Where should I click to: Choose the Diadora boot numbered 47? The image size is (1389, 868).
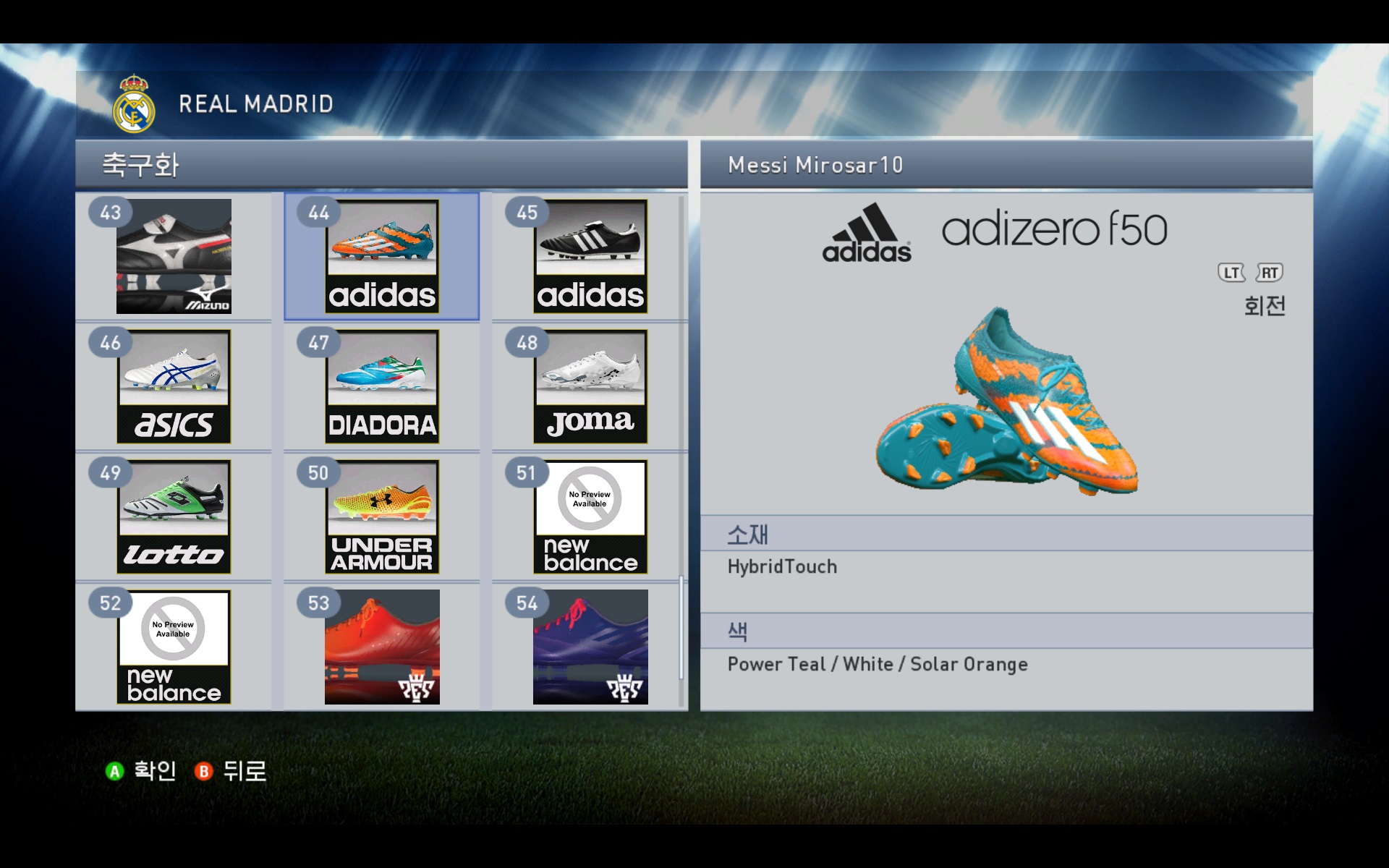coord(381,386)
